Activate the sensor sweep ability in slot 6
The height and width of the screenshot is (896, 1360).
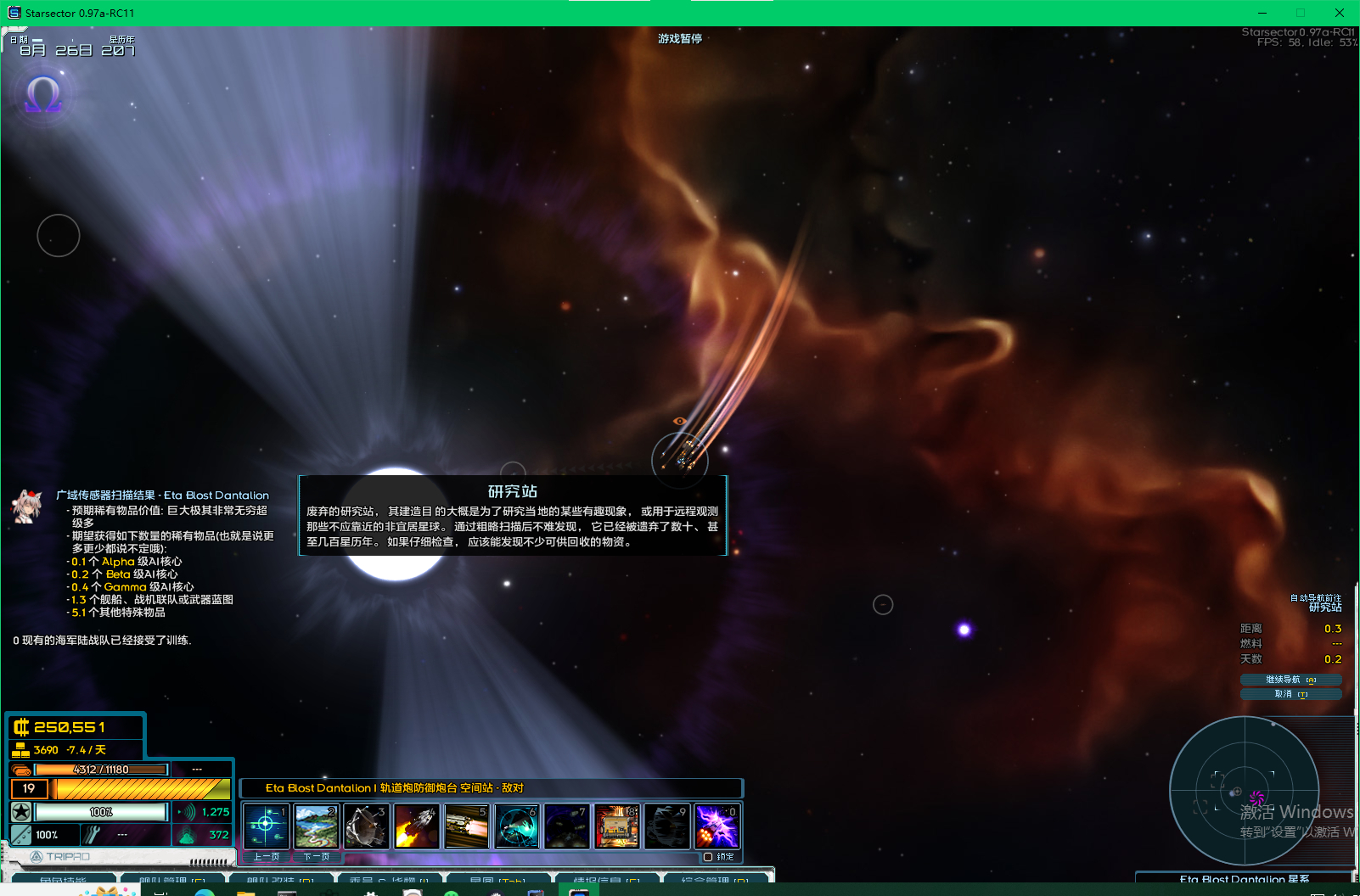pos(516,826)
